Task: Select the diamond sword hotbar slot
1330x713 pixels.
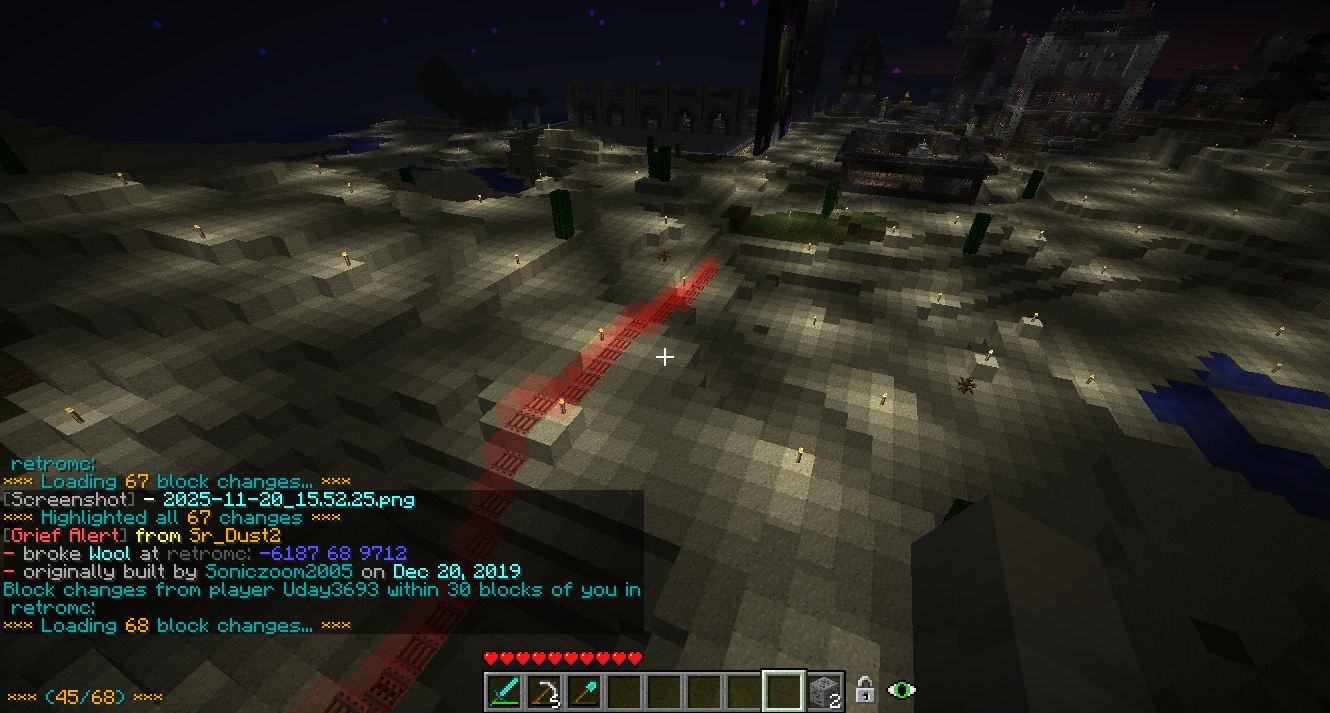Action: point(504,691)
